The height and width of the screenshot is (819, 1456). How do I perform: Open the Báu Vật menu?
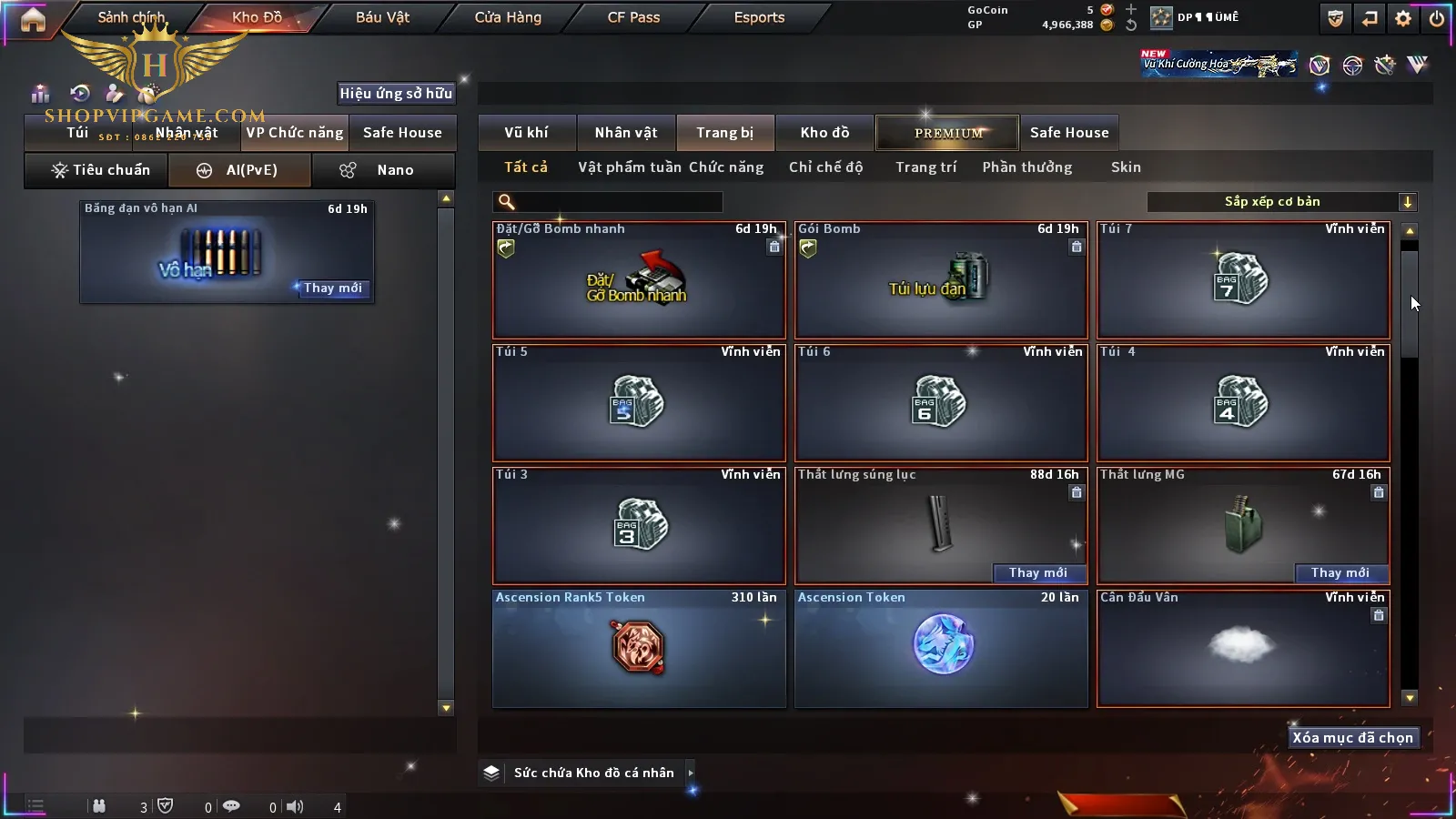pyautogui.click(x=382, y=17)
